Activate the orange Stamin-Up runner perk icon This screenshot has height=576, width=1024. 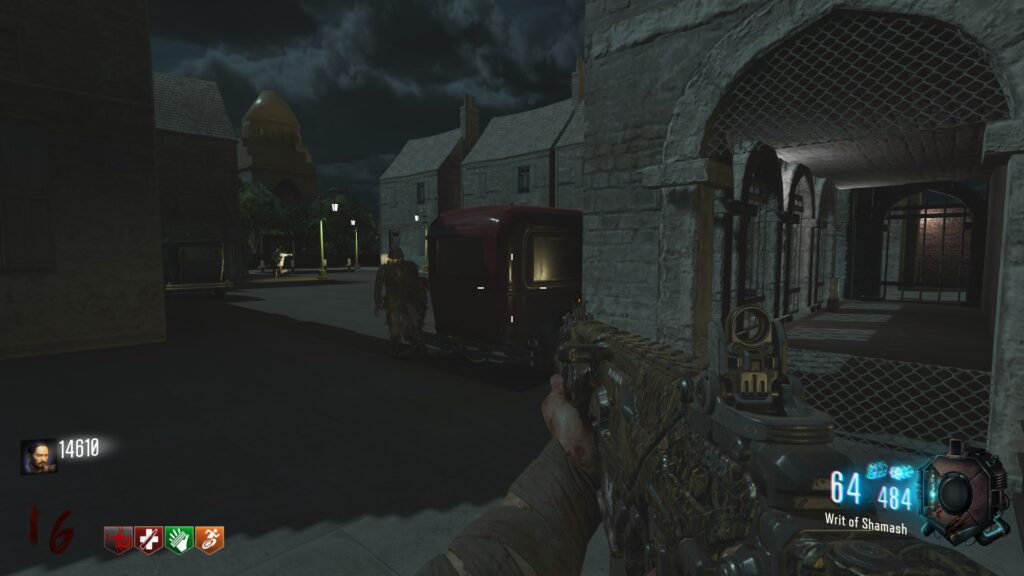(209, 540)
